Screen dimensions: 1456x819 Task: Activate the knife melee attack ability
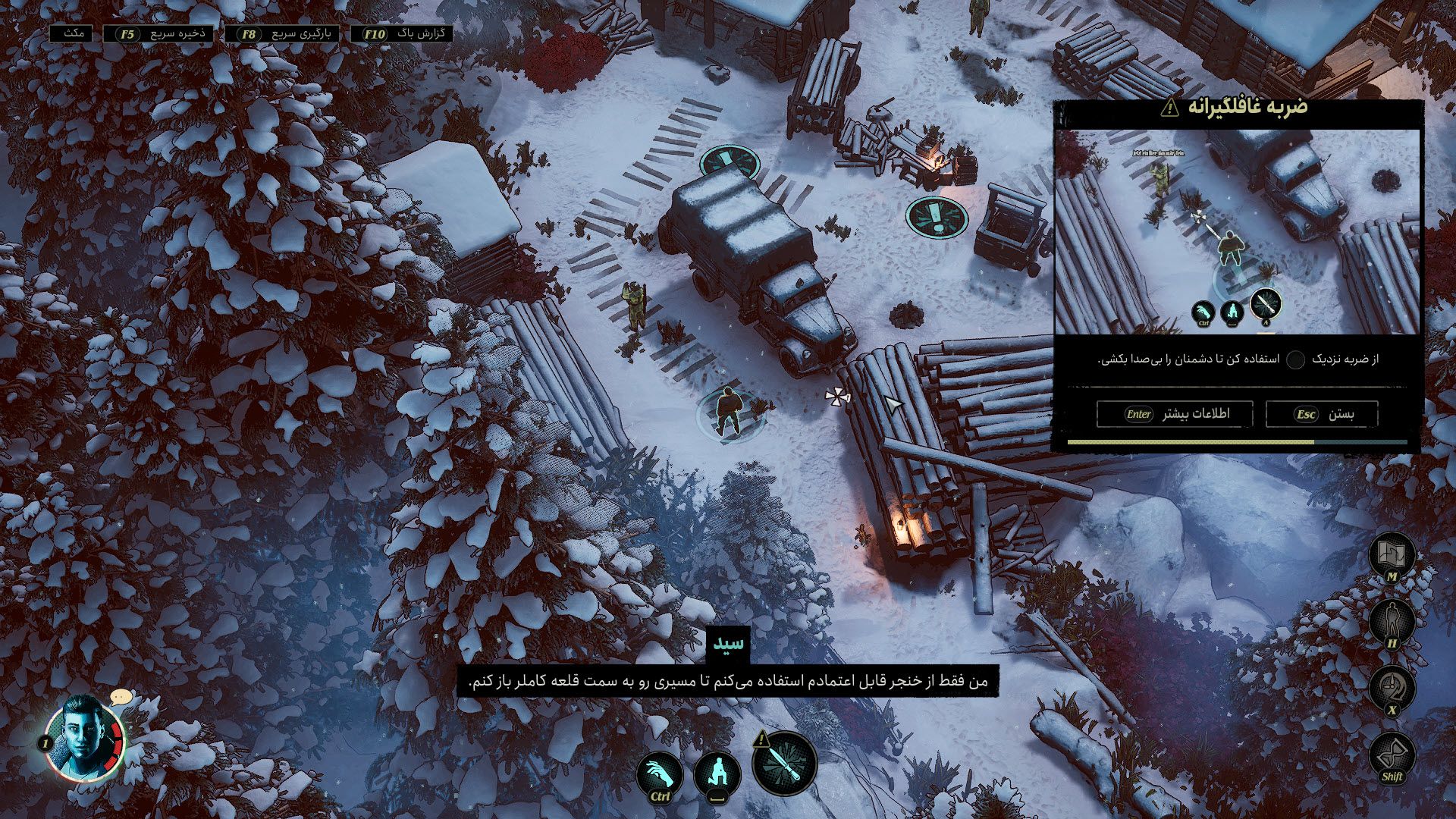tap(785, 762)
